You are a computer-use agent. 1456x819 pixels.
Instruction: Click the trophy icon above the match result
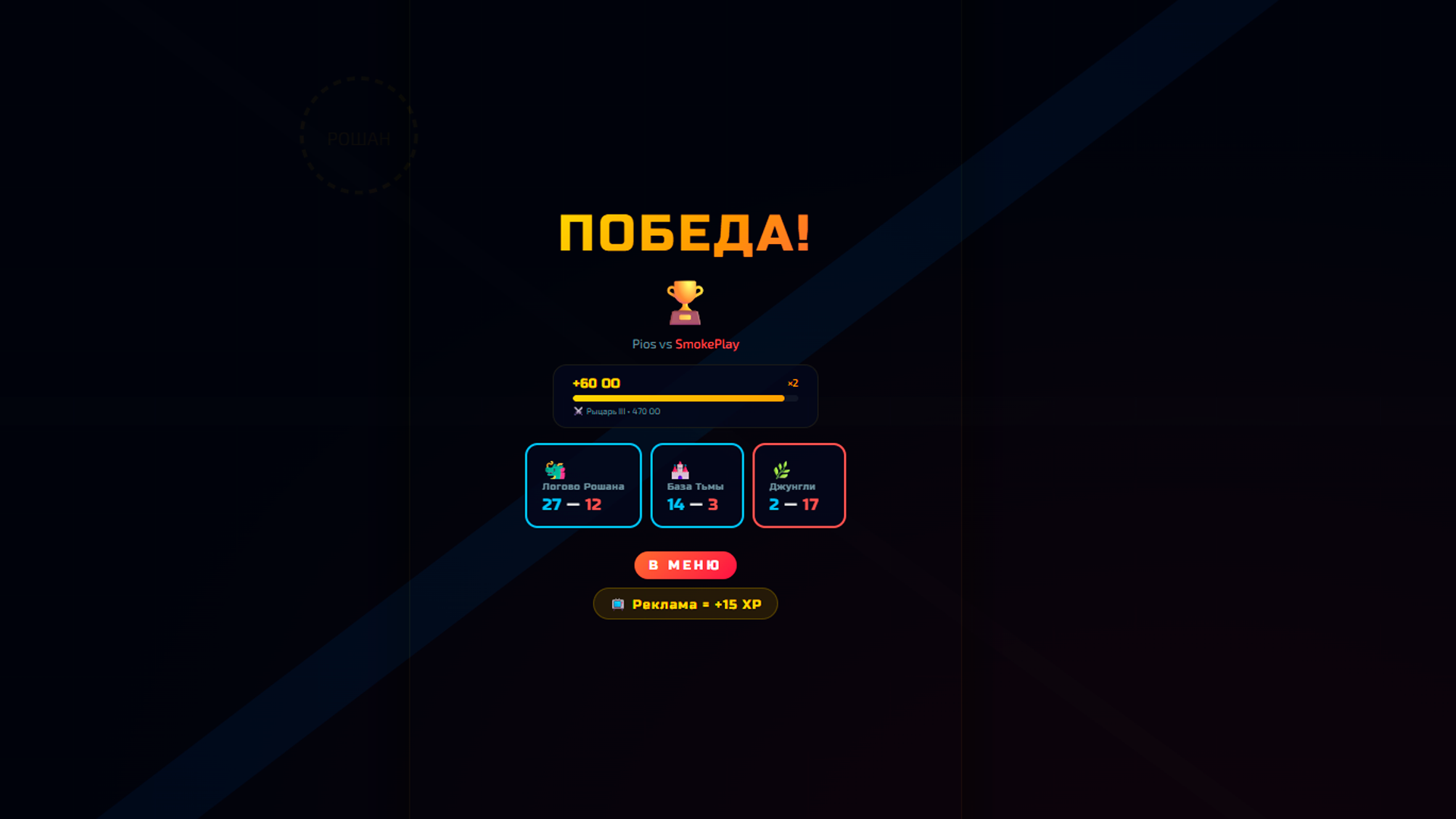pyautogui.click(x=685, y=302)
